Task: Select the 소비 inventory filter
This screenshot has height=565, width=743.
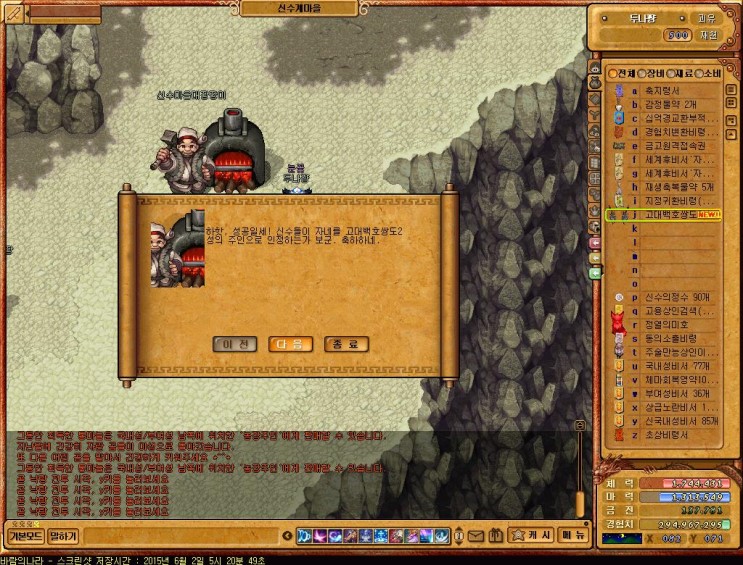Action: (707, 74)
